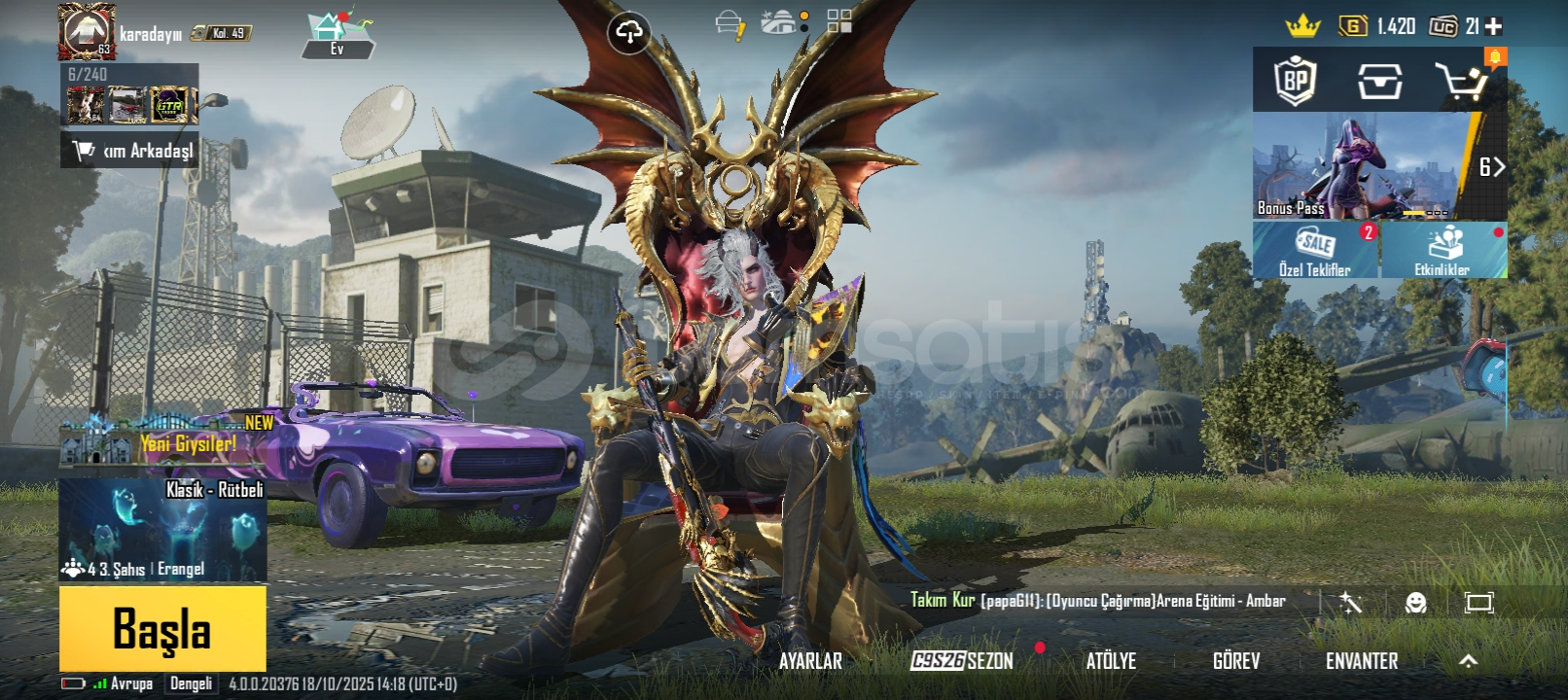Add UC with the plus button
Image resolution: width=1568 pixels, height=700 pixels.
pos(1494,26)
